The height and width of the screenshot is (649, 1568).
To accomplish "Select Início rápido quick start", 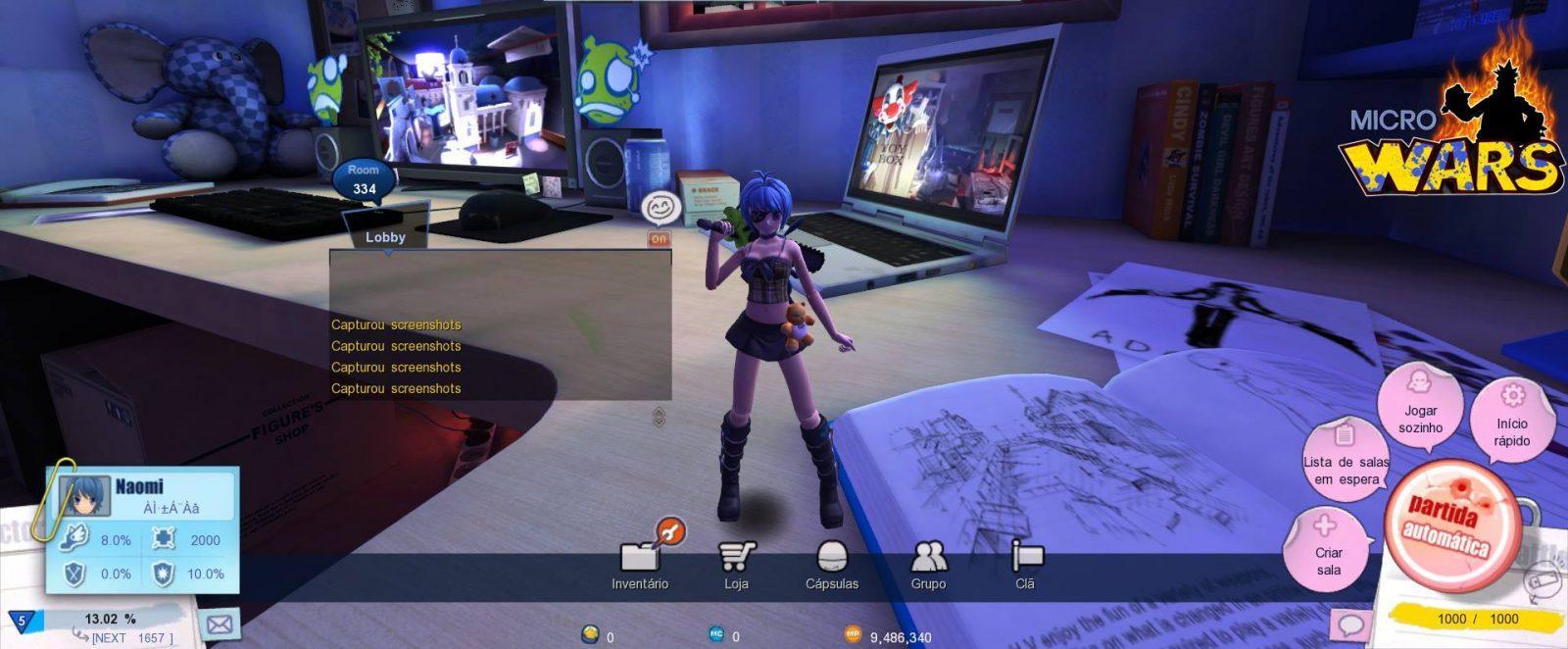I will pos(1512,420).
